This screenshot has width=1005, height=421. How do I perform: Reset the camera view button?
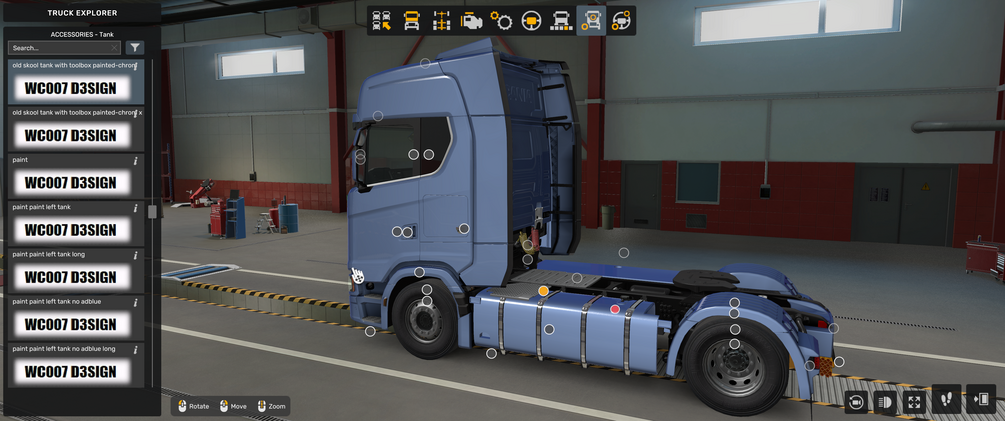click(856, 401)
